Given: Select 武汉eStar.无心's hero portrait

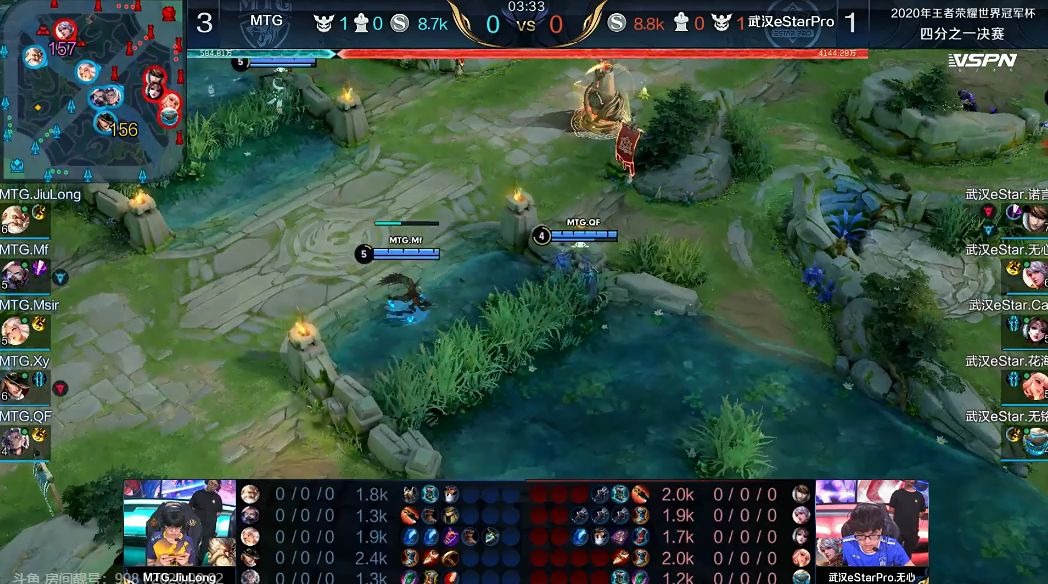Looking at the screenshot, I should point(1034,273).
